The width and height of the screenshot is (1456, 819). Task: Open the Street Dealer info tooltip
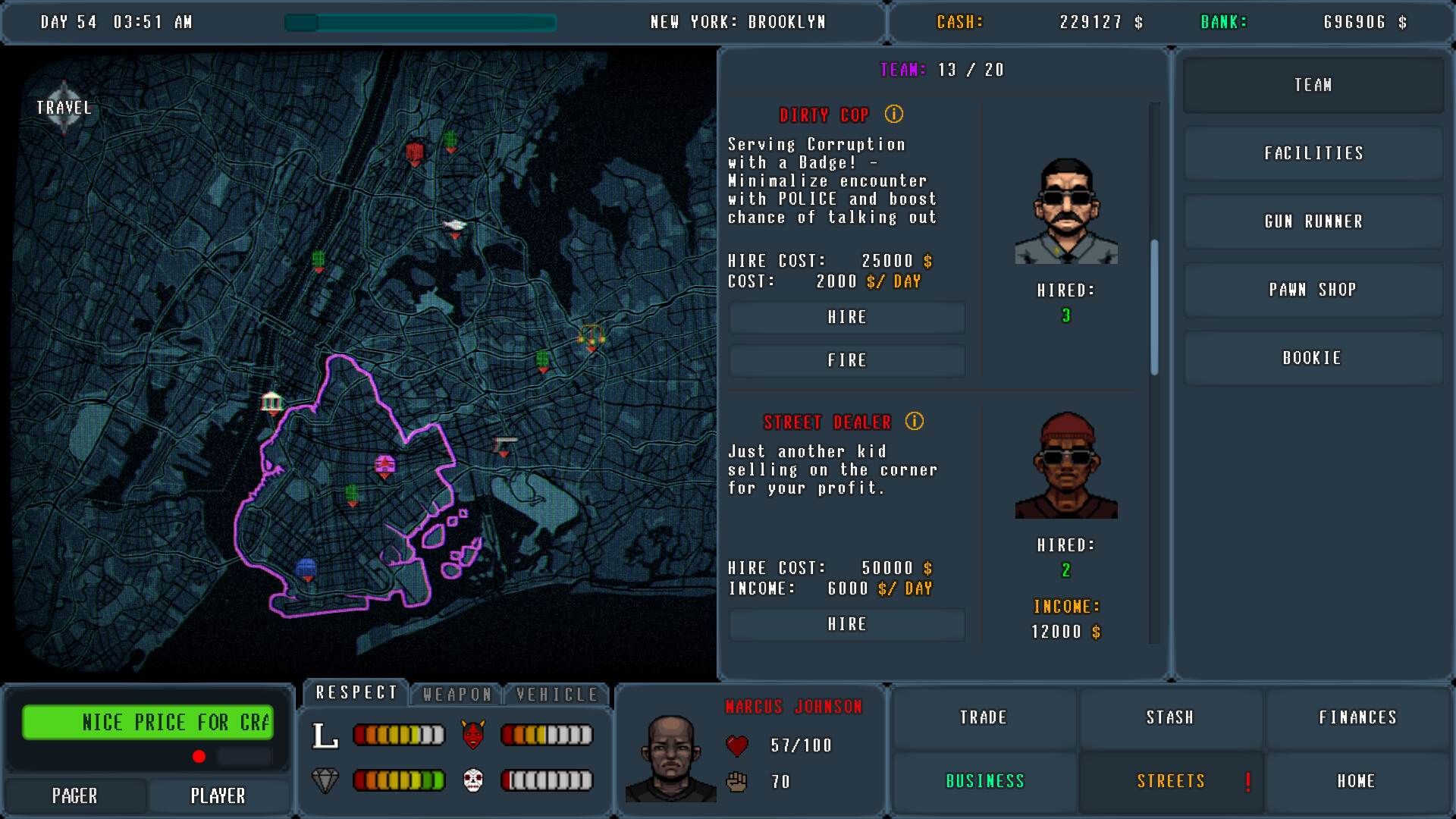pos(914,422)
